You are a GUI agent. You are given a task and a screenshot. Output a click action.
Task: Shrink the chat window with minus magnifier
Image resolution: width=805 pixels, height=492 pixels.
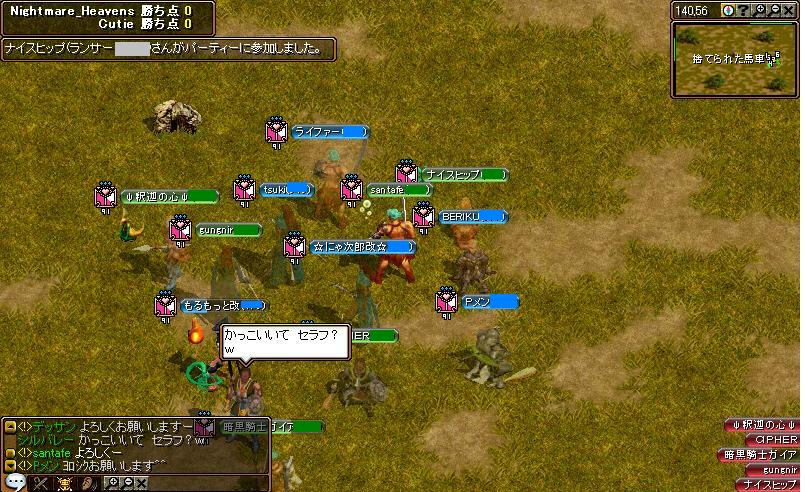tap(128, 484)
